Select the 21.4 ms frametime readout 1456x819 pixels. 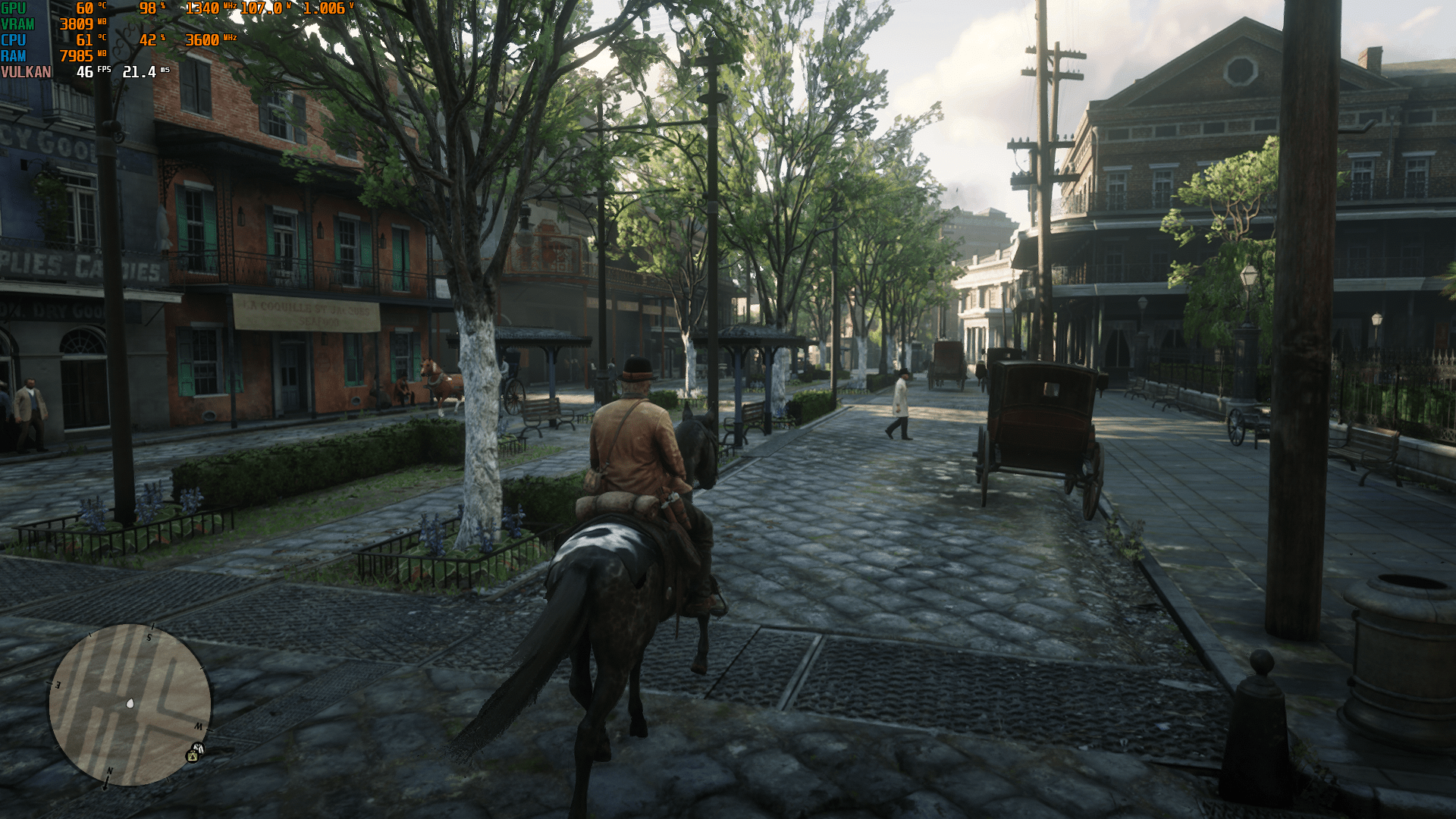[140, 71]
